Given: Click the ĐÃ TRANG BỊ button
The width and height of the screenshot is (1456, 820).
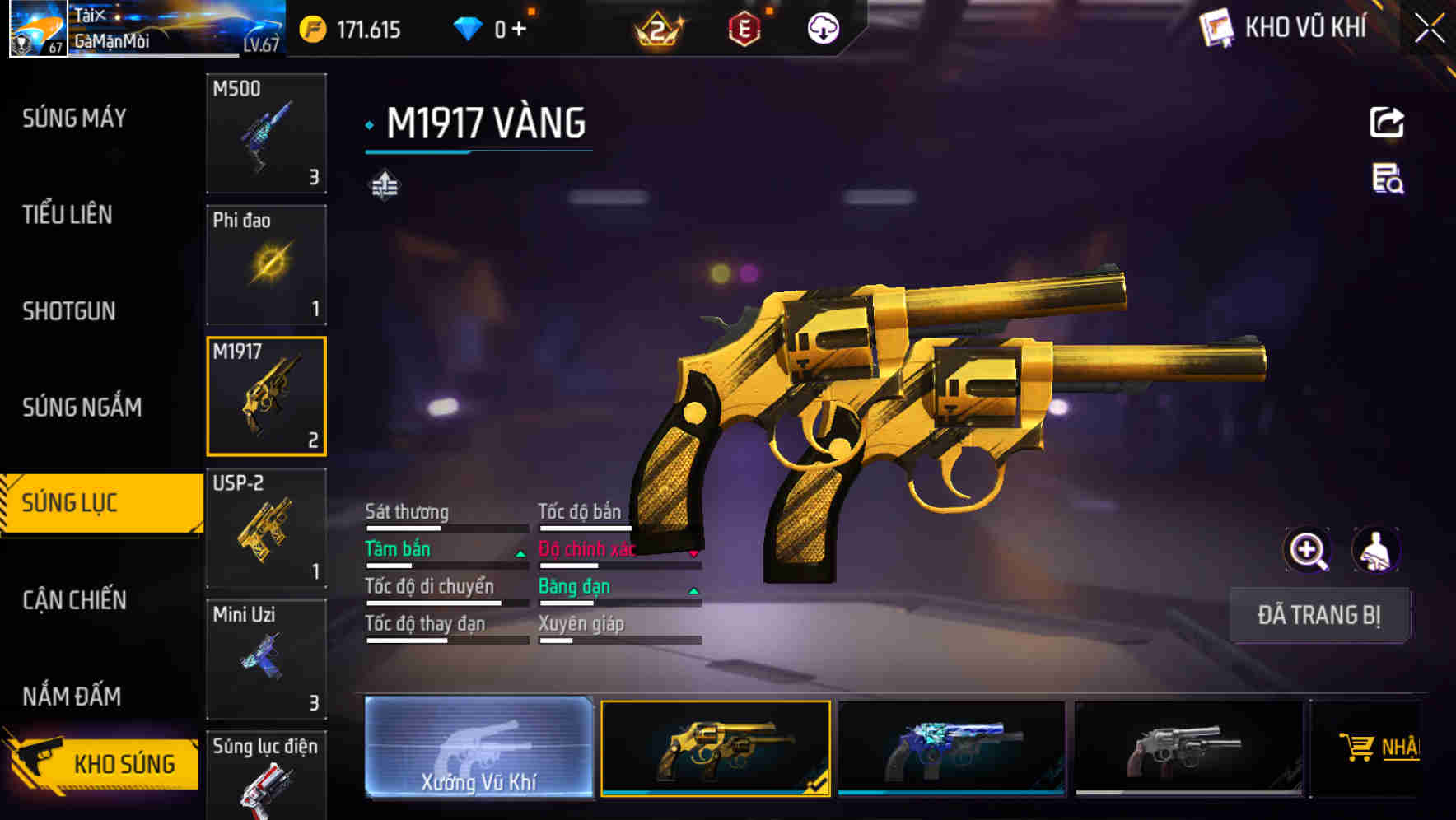Looking at the screenshot, I should tap(1318, 615).
